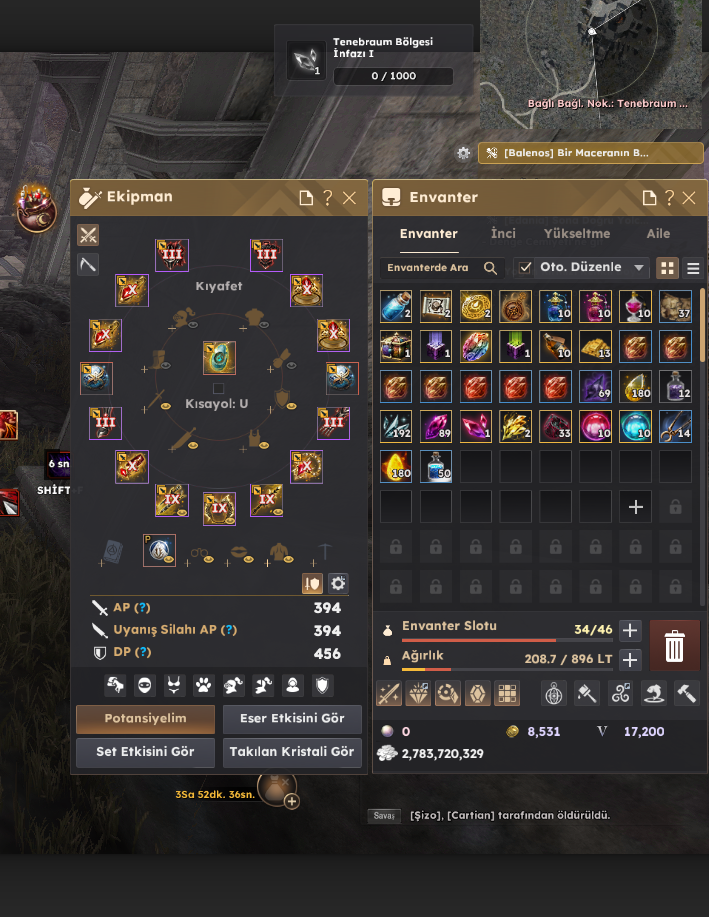Viewport: 709px width, 917px height.
Task: Open the equipment gear settings icon
Action: click(338, 583)
